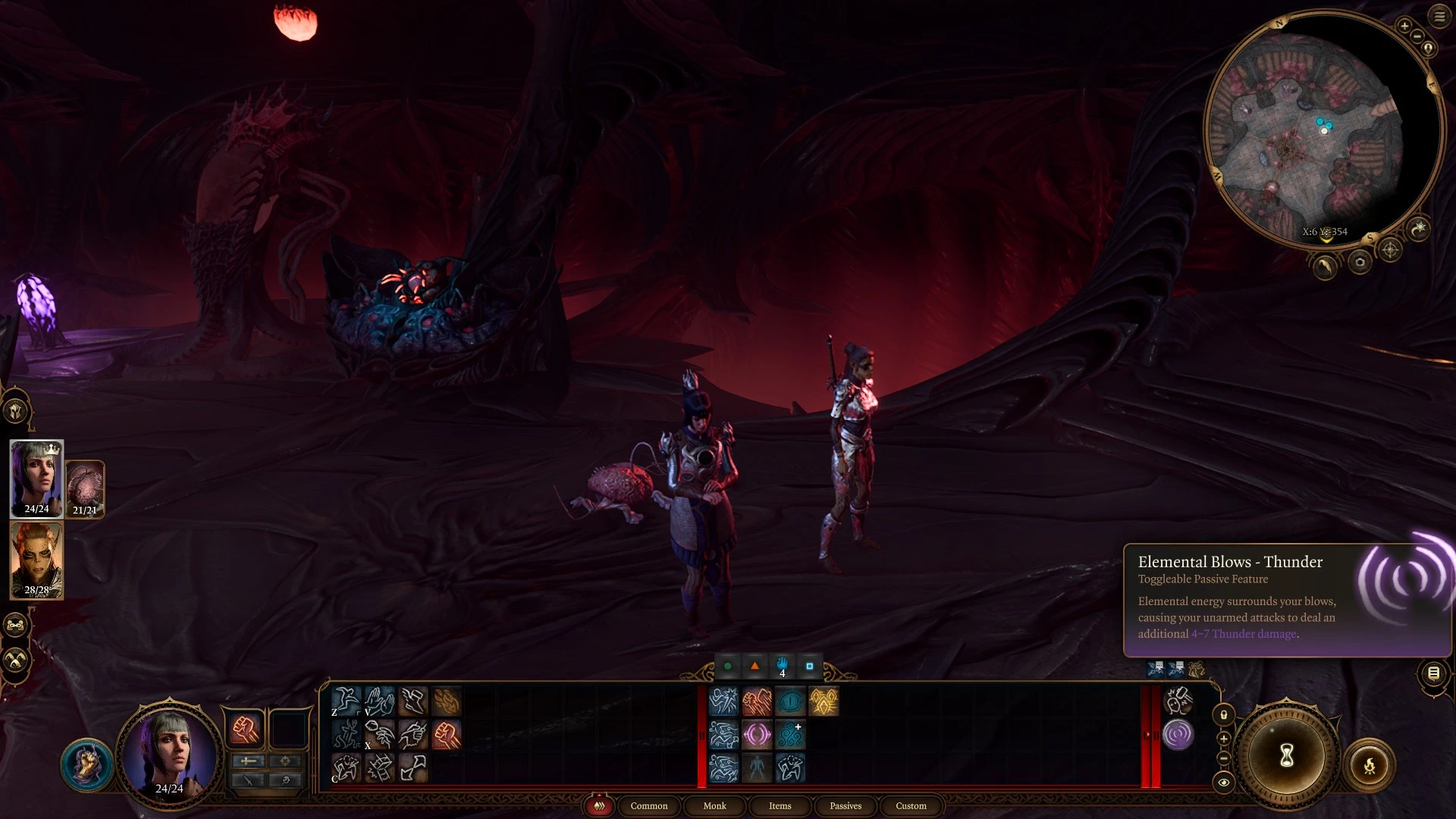
Task: Zoom out on the minimap
Action: pyautogui.click(x=1417, y=38)
